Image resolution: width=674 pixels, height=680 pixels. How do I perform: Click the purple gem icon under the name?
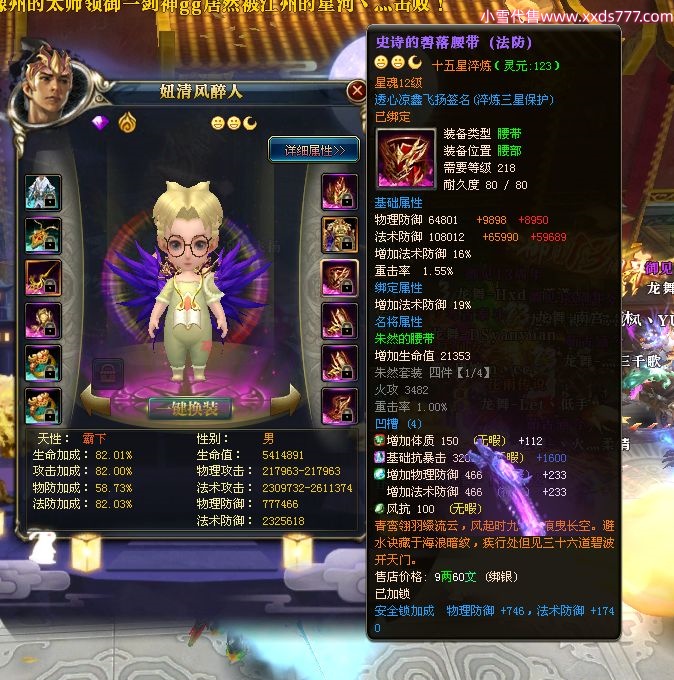[100, 123]
